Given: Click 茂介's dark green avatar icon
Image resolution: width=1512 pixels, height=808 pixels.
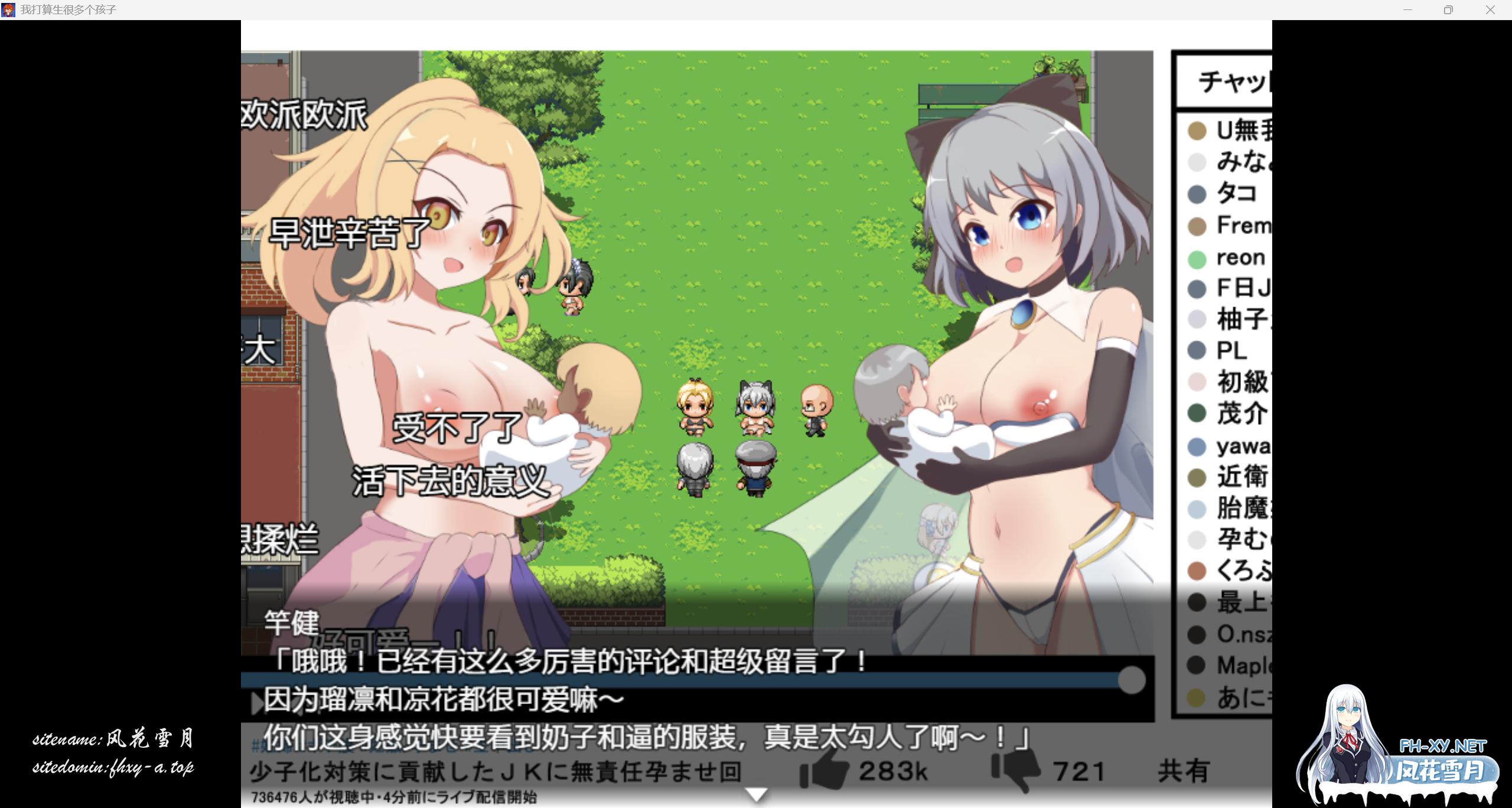Looking at the screenshot, I should [x=1196, y=414].
